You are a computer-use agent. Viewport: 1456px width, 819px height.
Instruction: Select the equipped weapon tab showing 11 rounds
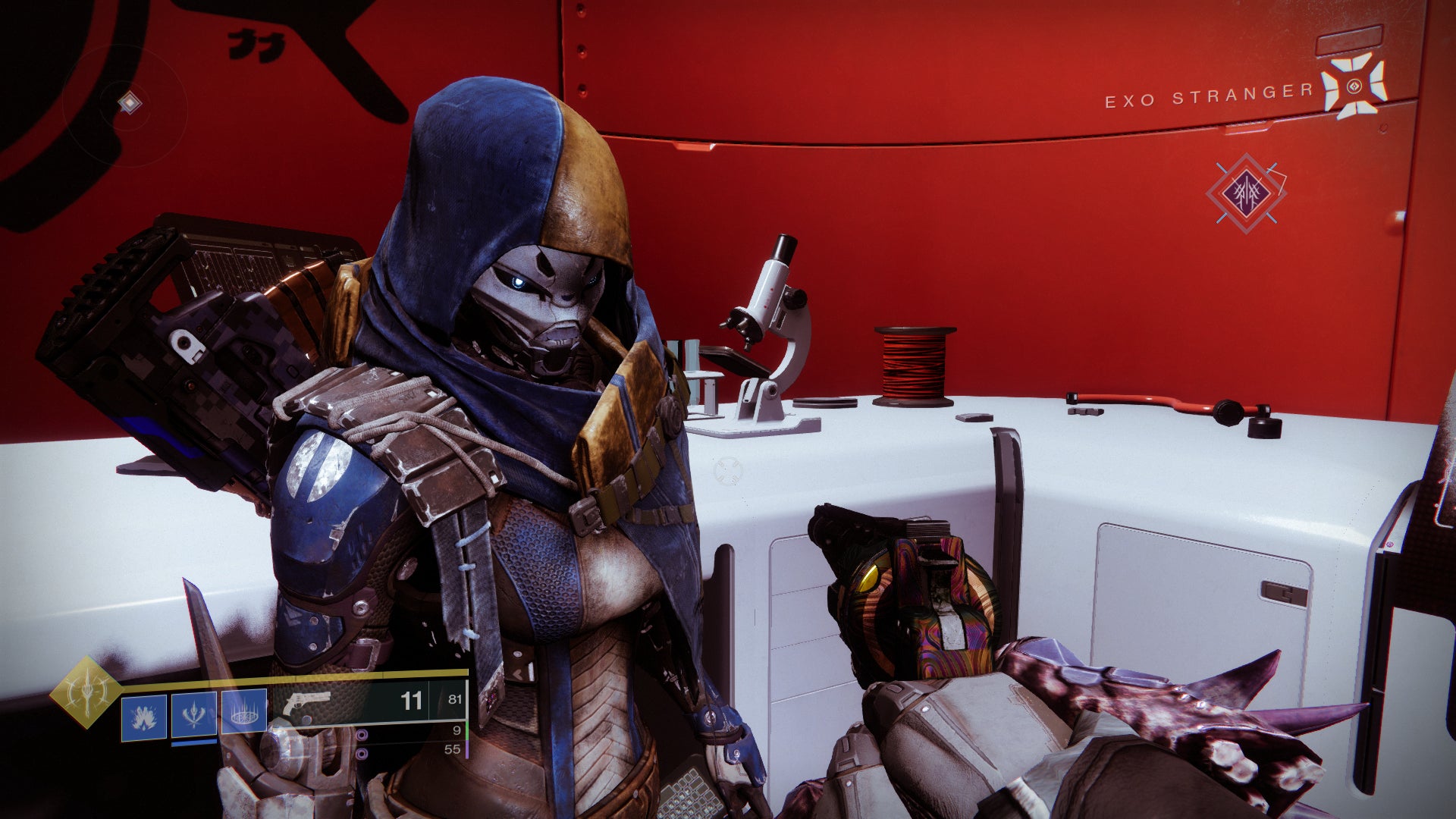click(x=412, y=699)
